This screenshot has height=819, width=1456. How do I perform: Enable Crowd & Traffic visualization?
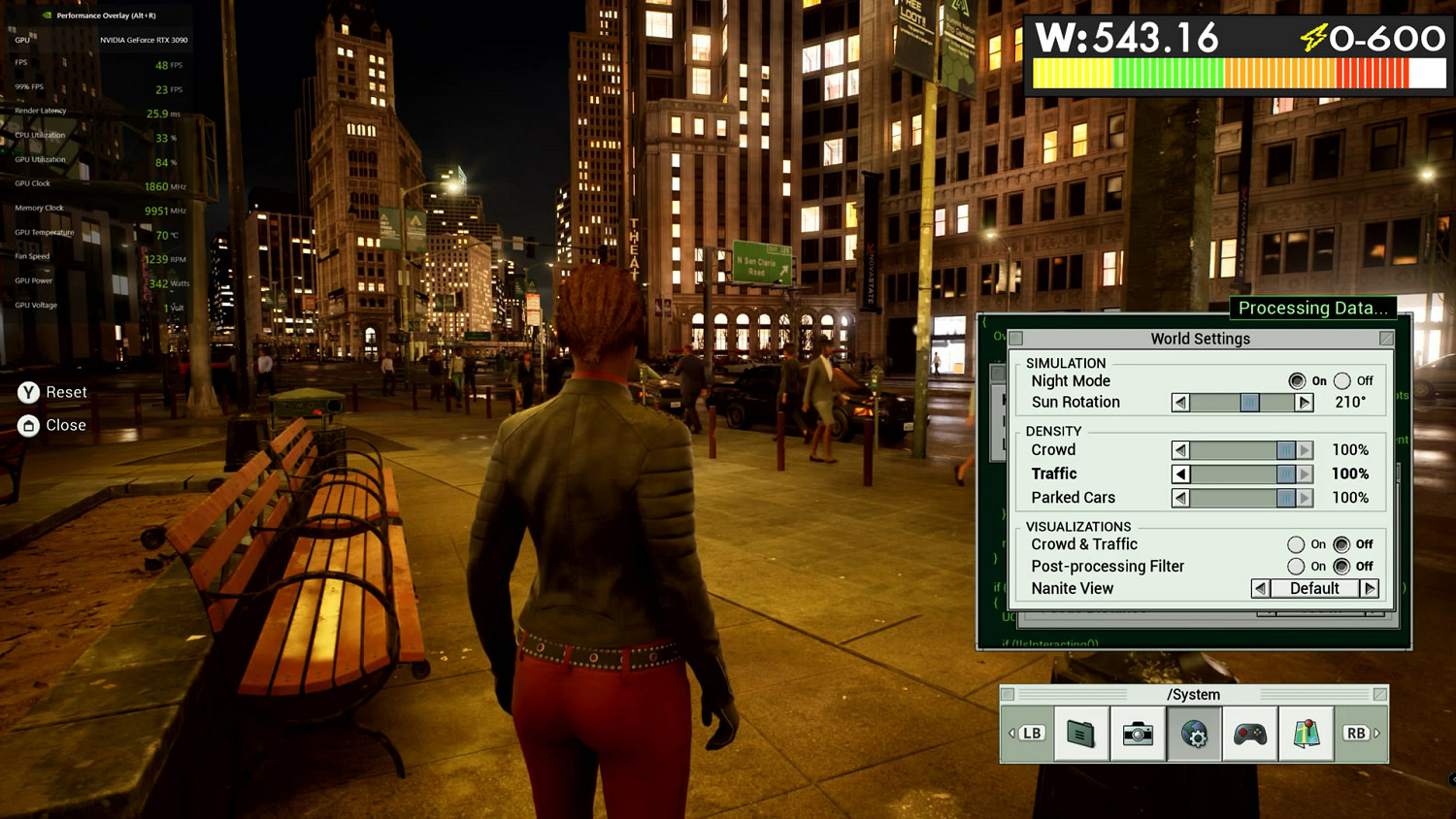[1296, 544]
